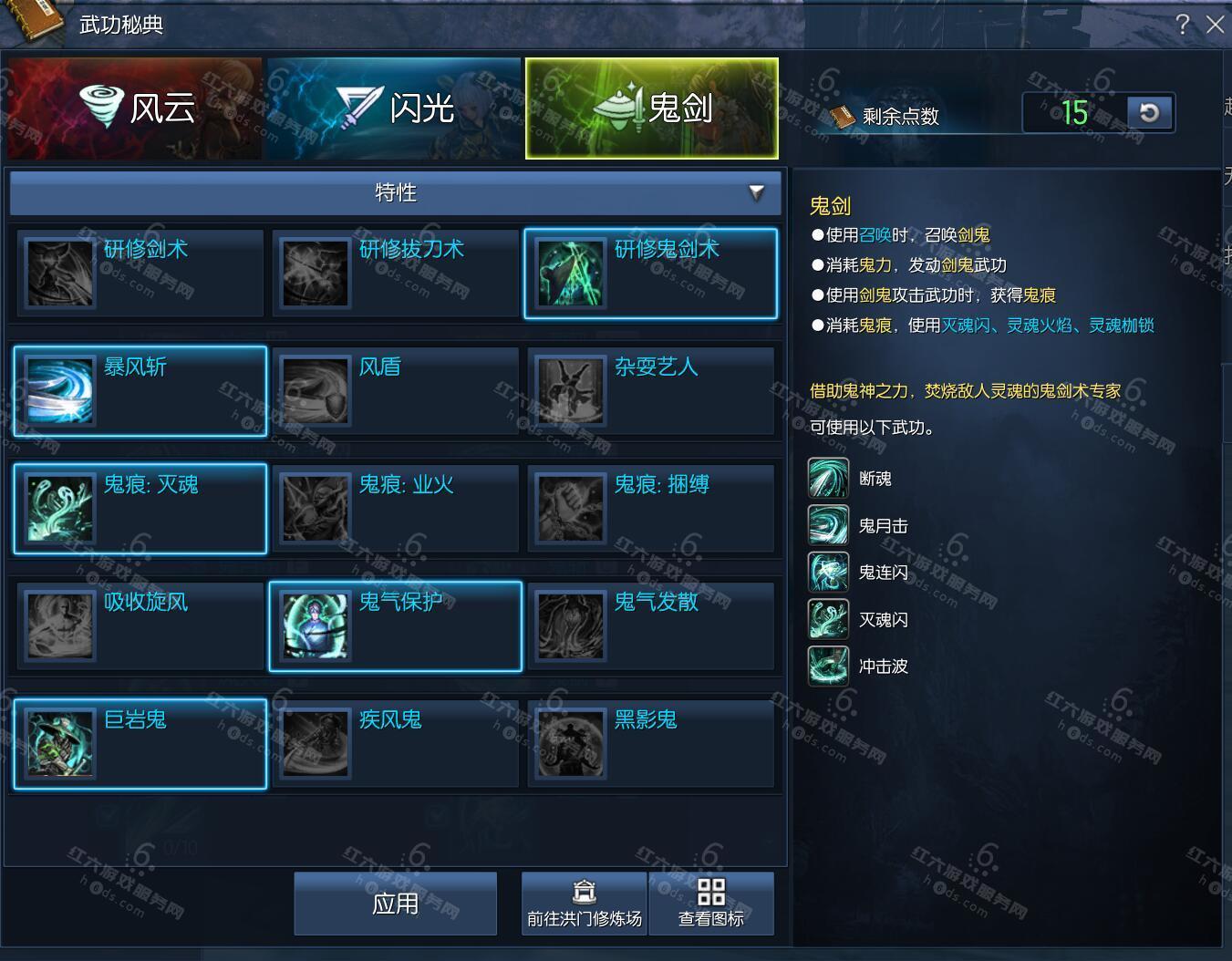Select the 研修剑术 trait

[140, 274]
